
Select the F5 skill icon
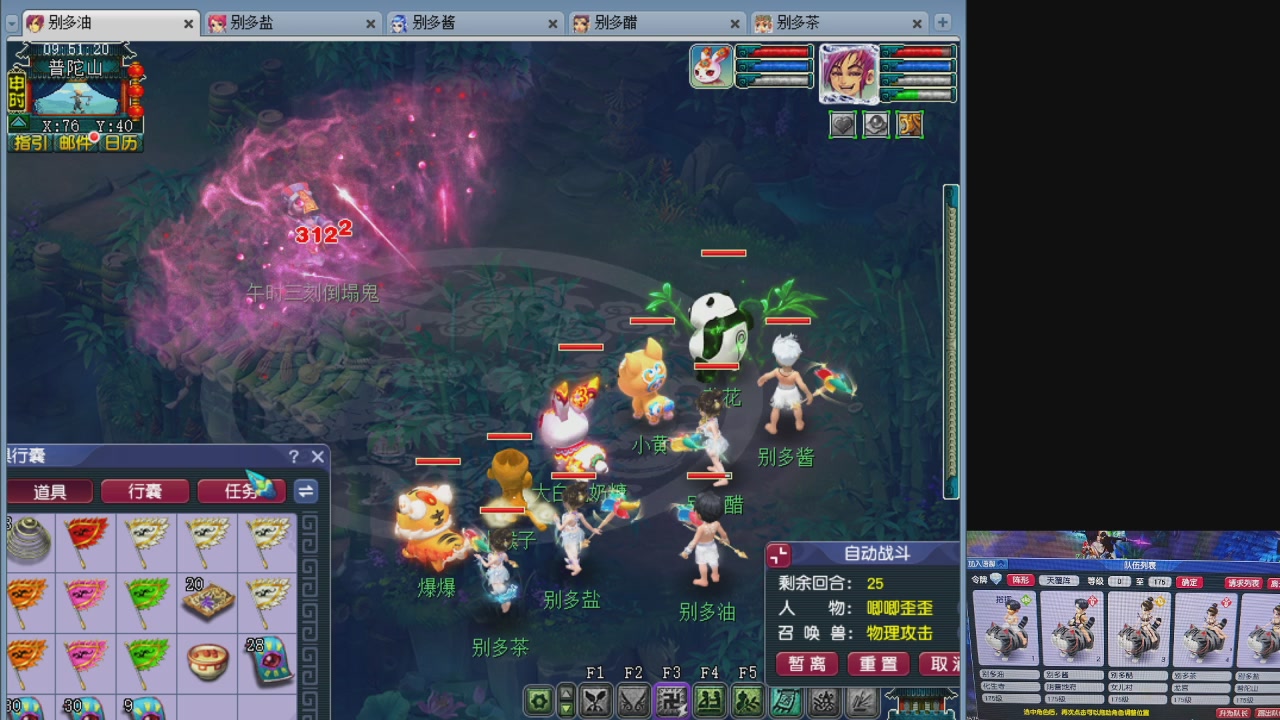[745, 700]
